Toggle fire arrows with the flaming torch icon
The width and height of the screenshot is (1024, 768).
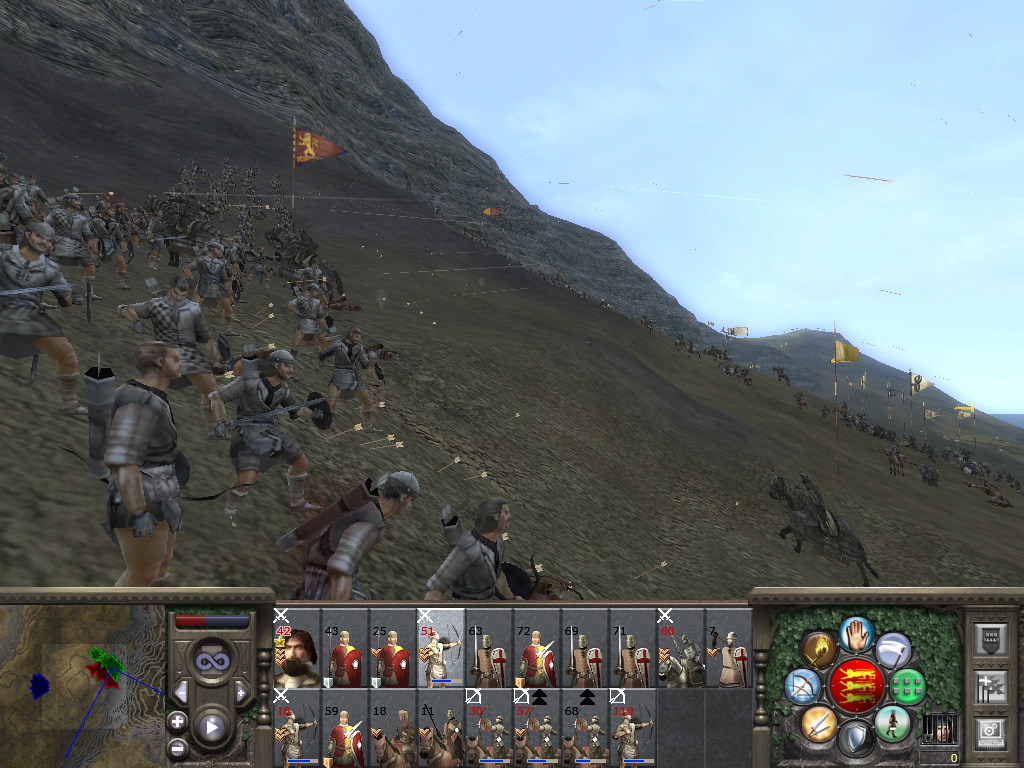coord(819,650)
